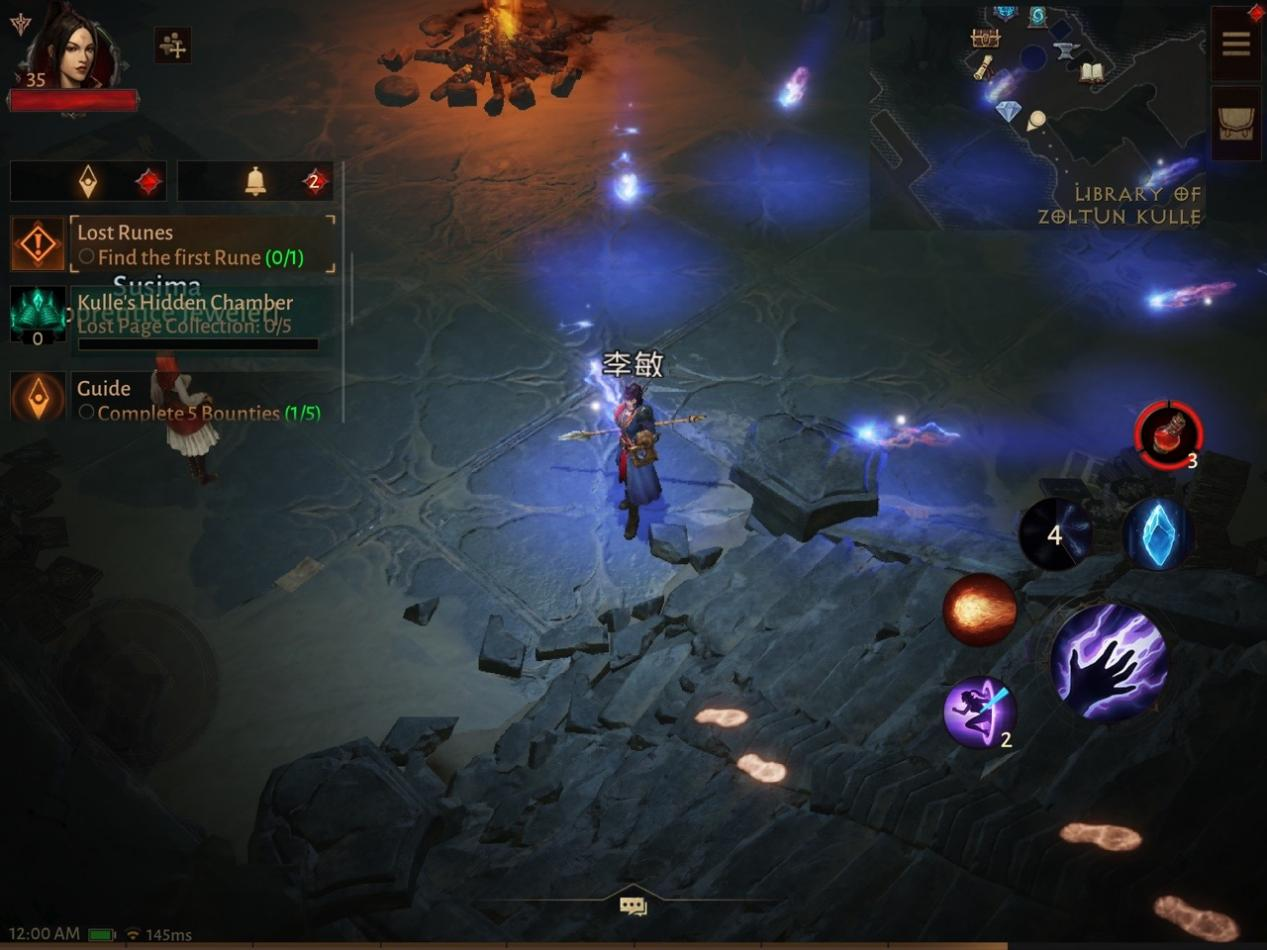The width and height of the screenshot is (1267, 950).
Task: Select the Lost Runes quest tracker
Action: (x=200, y=244)
